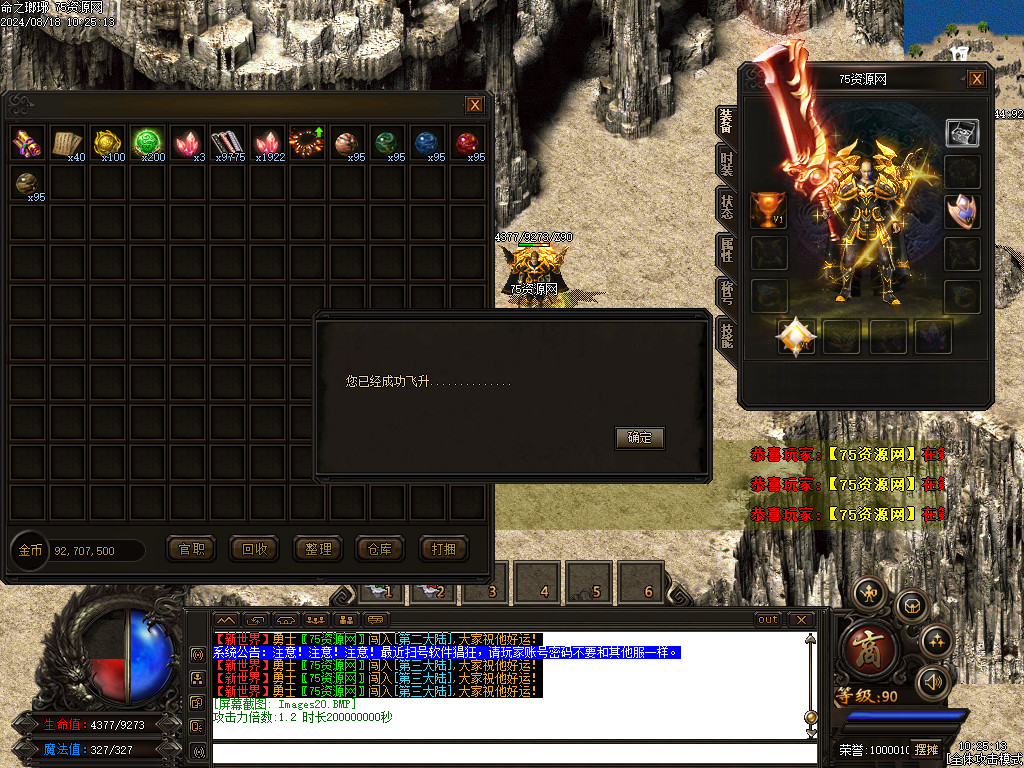Select the trophy equipment slot

(769, 210)
